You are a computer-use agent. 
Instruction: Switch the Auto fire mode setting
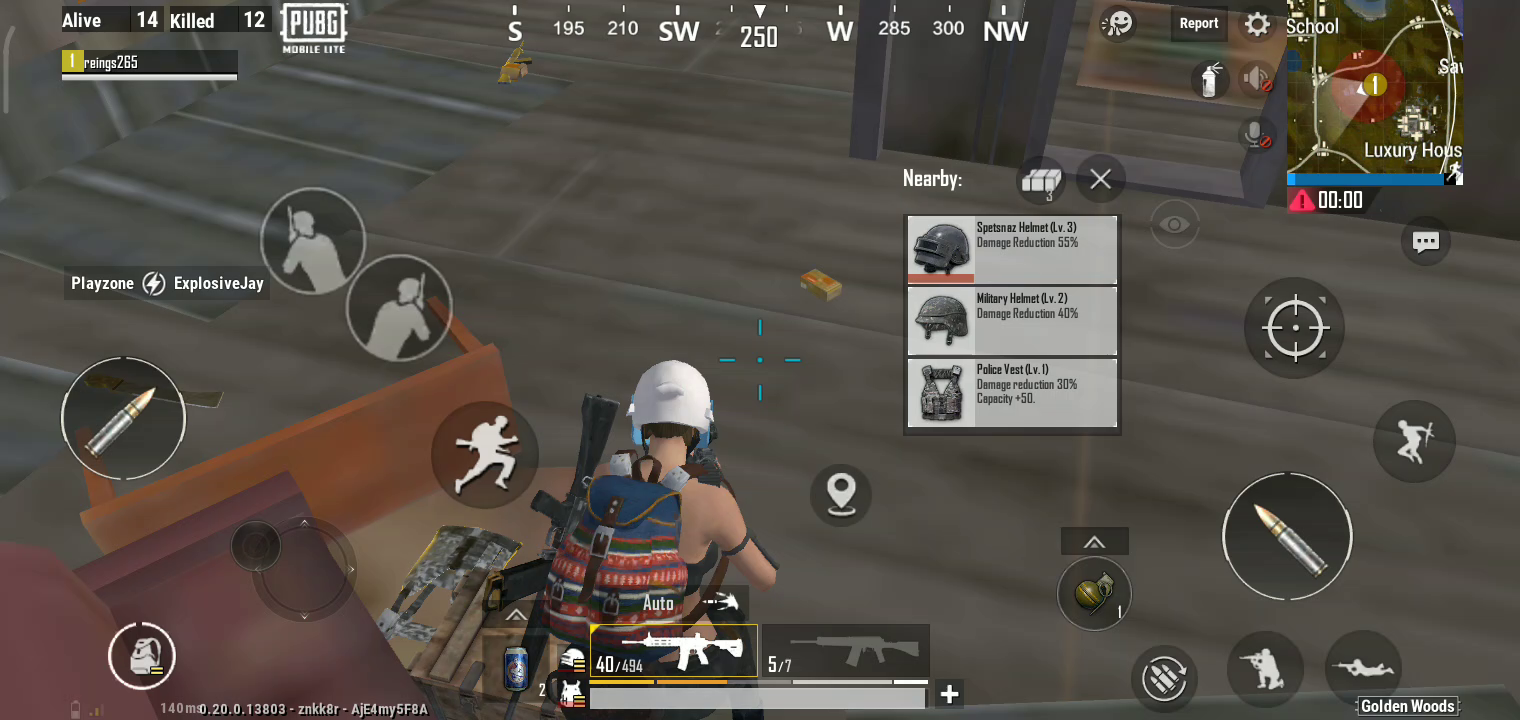click(657, 603)
